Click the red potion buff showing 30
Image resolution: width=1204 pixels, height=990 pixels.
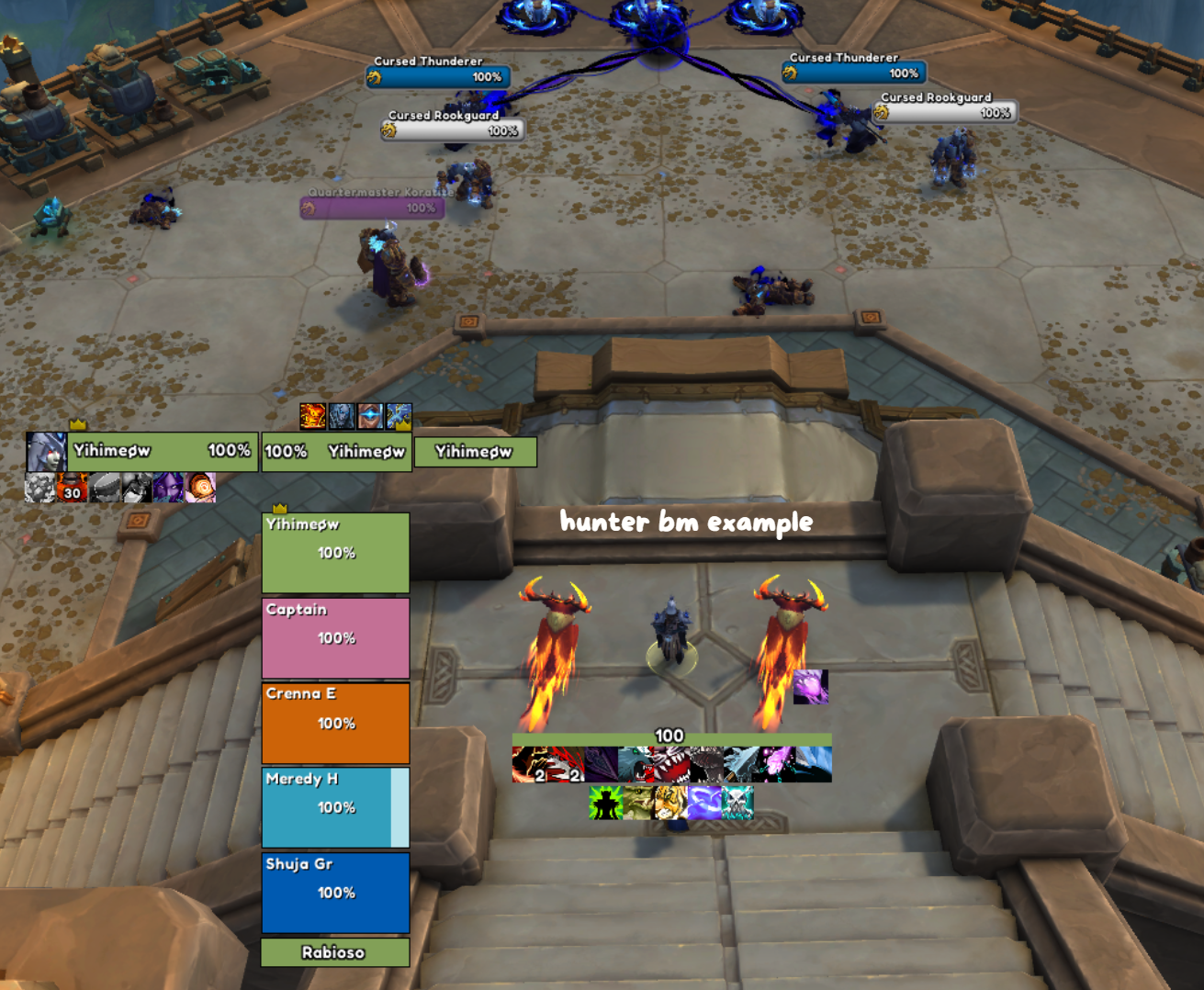pos(72,488)
